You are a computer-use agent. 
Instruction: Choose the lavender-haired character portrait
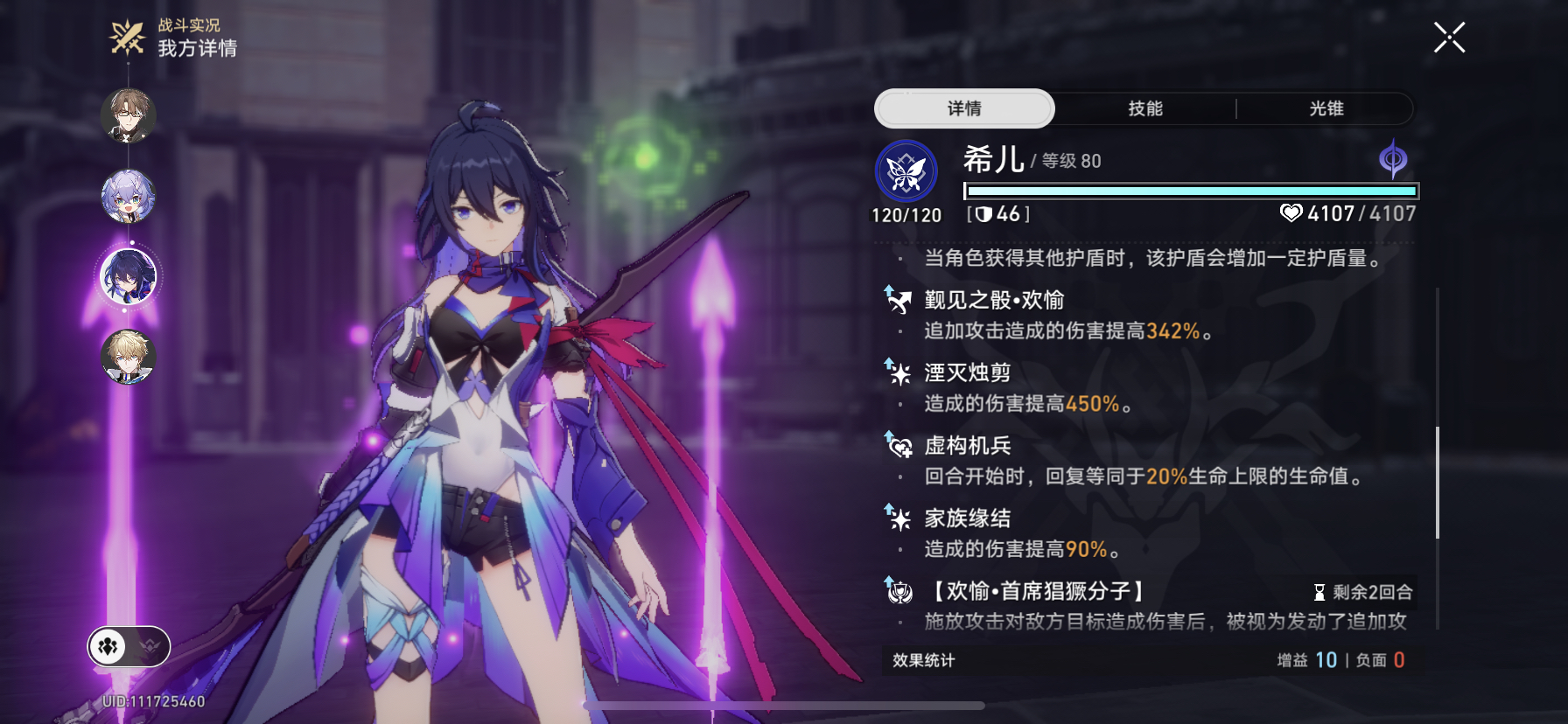pyautogui.click(x=129, y=196)
